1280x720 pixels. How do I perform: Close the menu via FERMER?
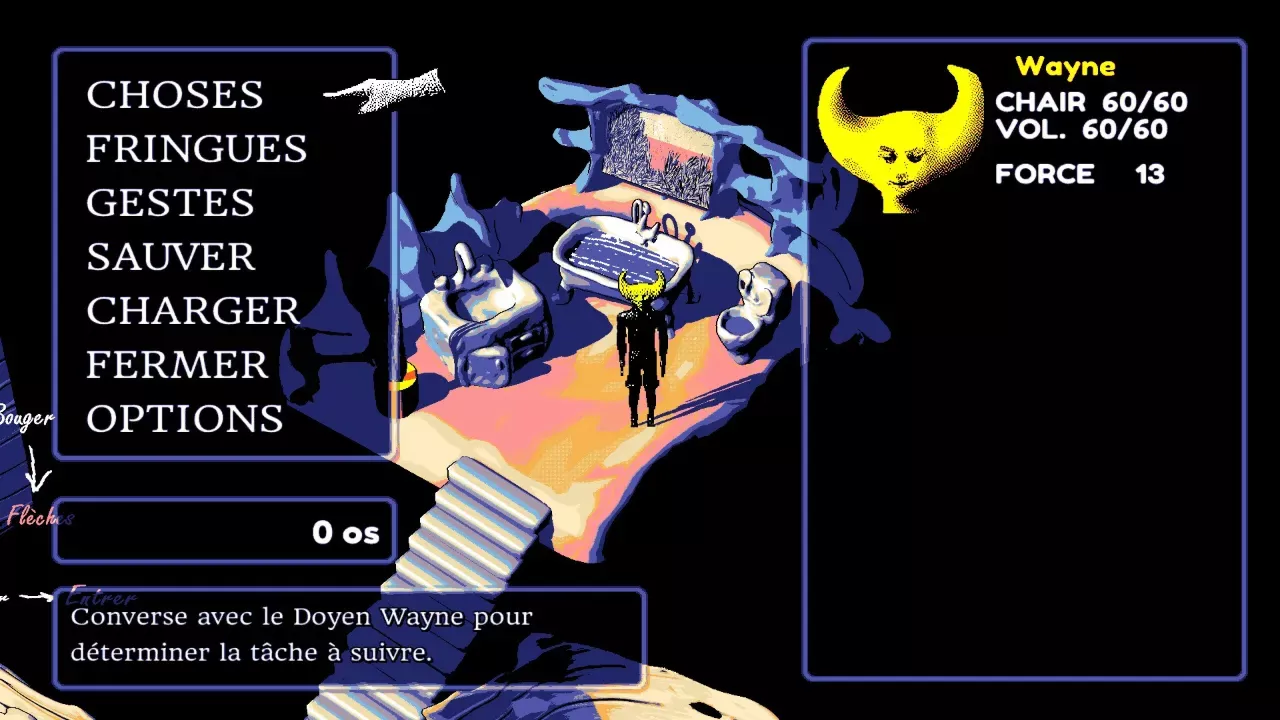click(x=176, y=365)
